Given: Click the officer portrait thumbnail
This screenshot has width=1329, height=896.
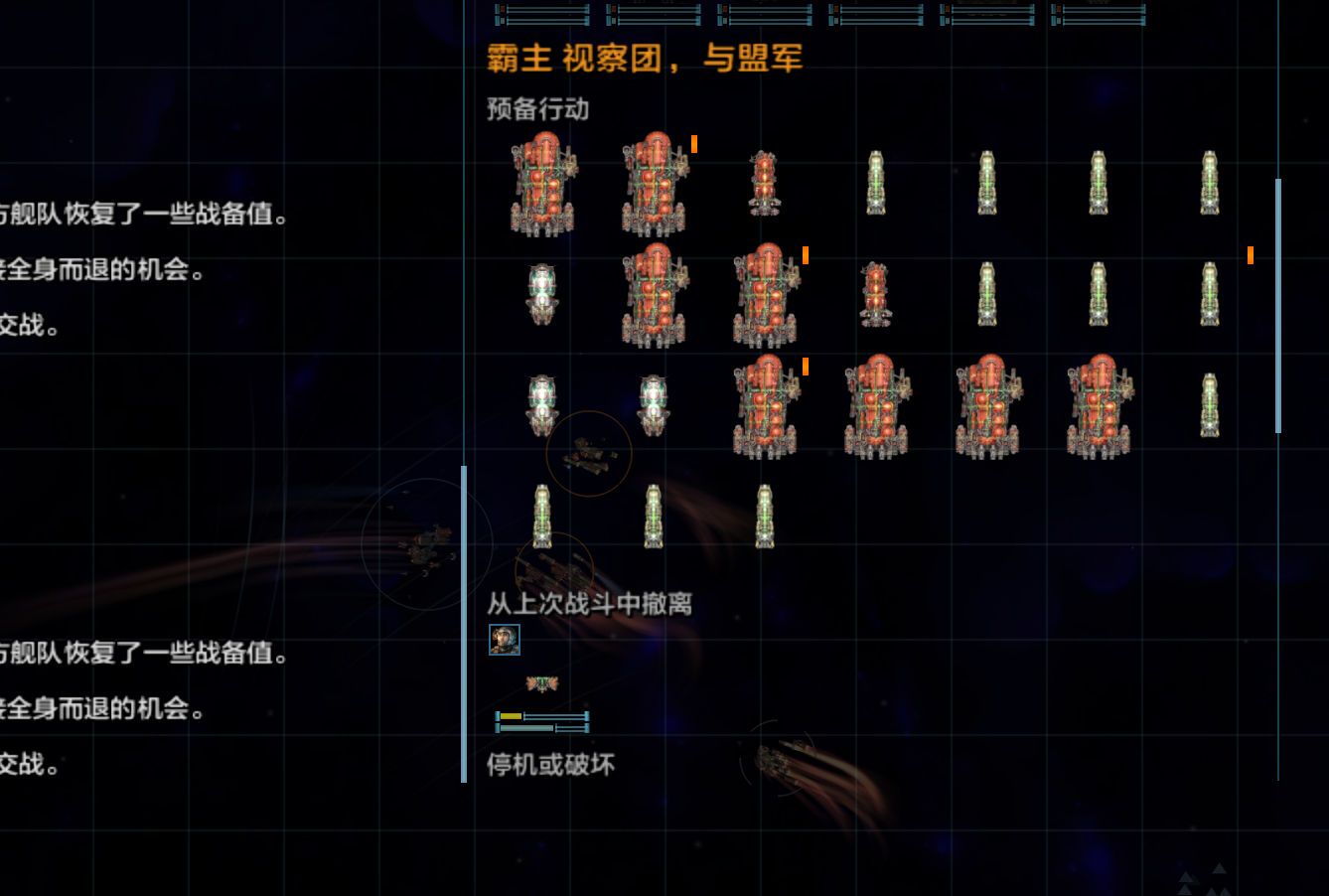Looking at the screenshot, I should [x=504, y=639].
